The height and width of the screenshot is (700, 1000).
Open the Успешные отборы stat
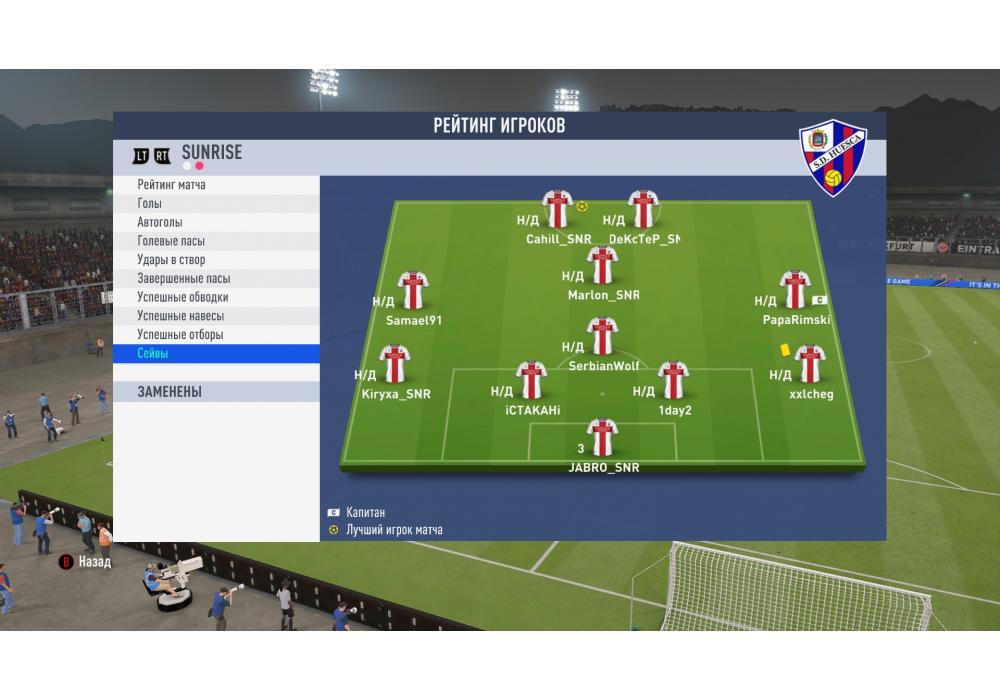click(216, 335)
